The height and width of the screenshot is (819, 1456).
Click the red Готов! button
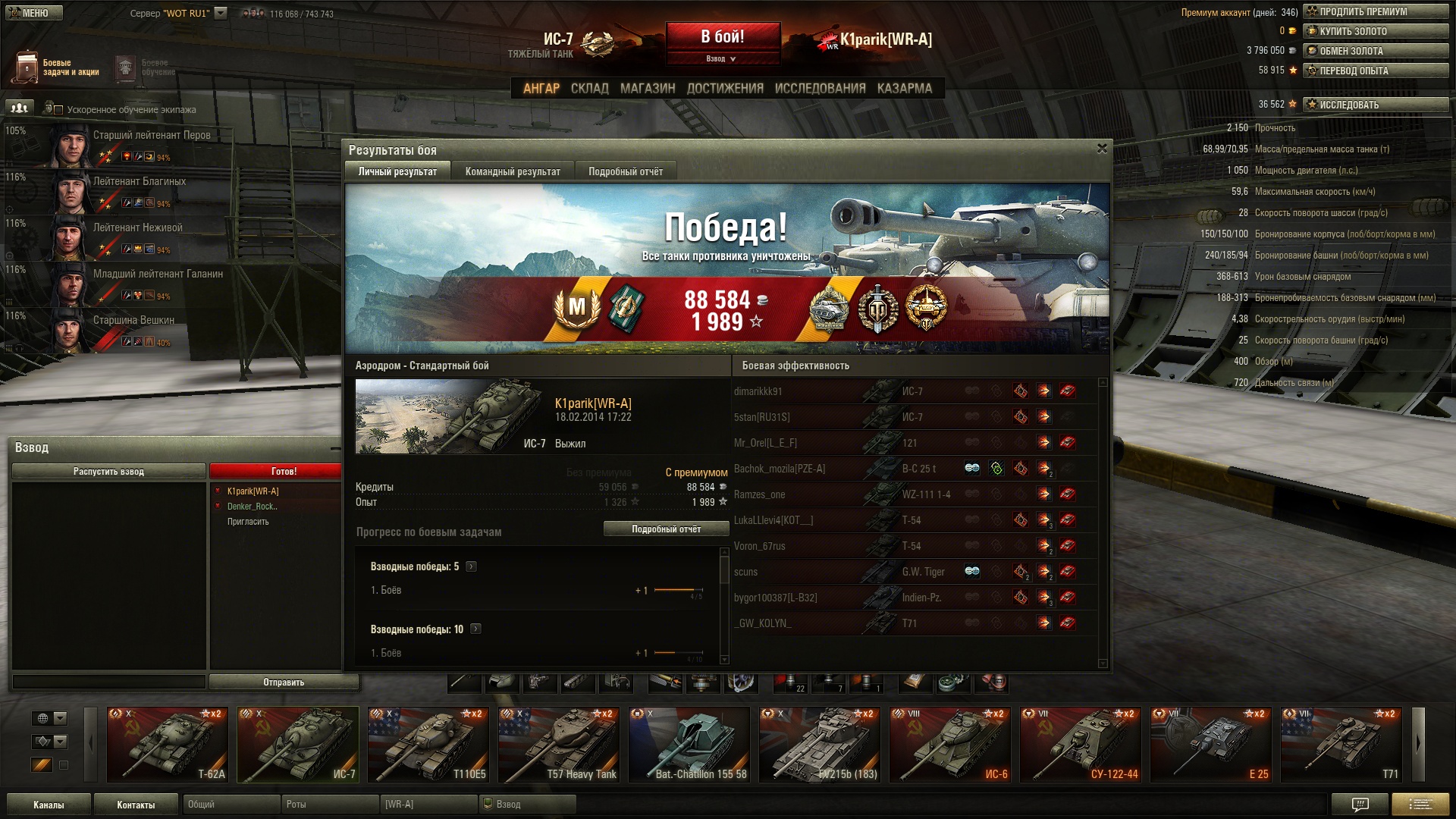pyautogui.click(x=283, y=472)
